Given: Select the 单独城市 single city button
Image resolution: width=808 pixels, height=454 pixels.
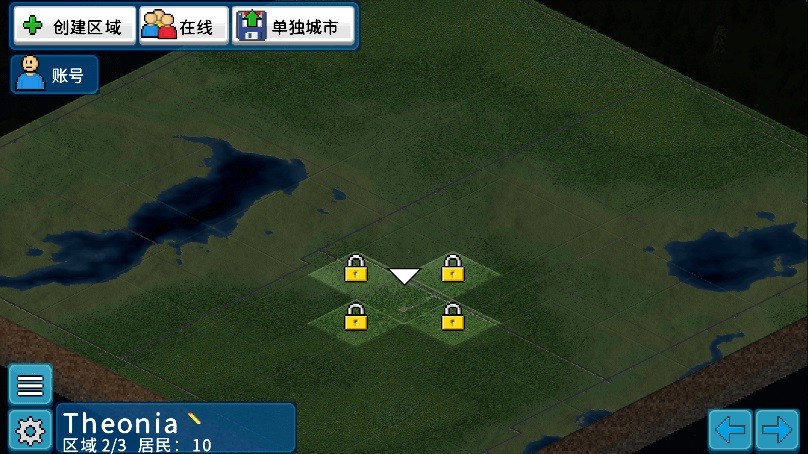Looking at the screenshot, I should pyautogui.click(x=294, y=27).
